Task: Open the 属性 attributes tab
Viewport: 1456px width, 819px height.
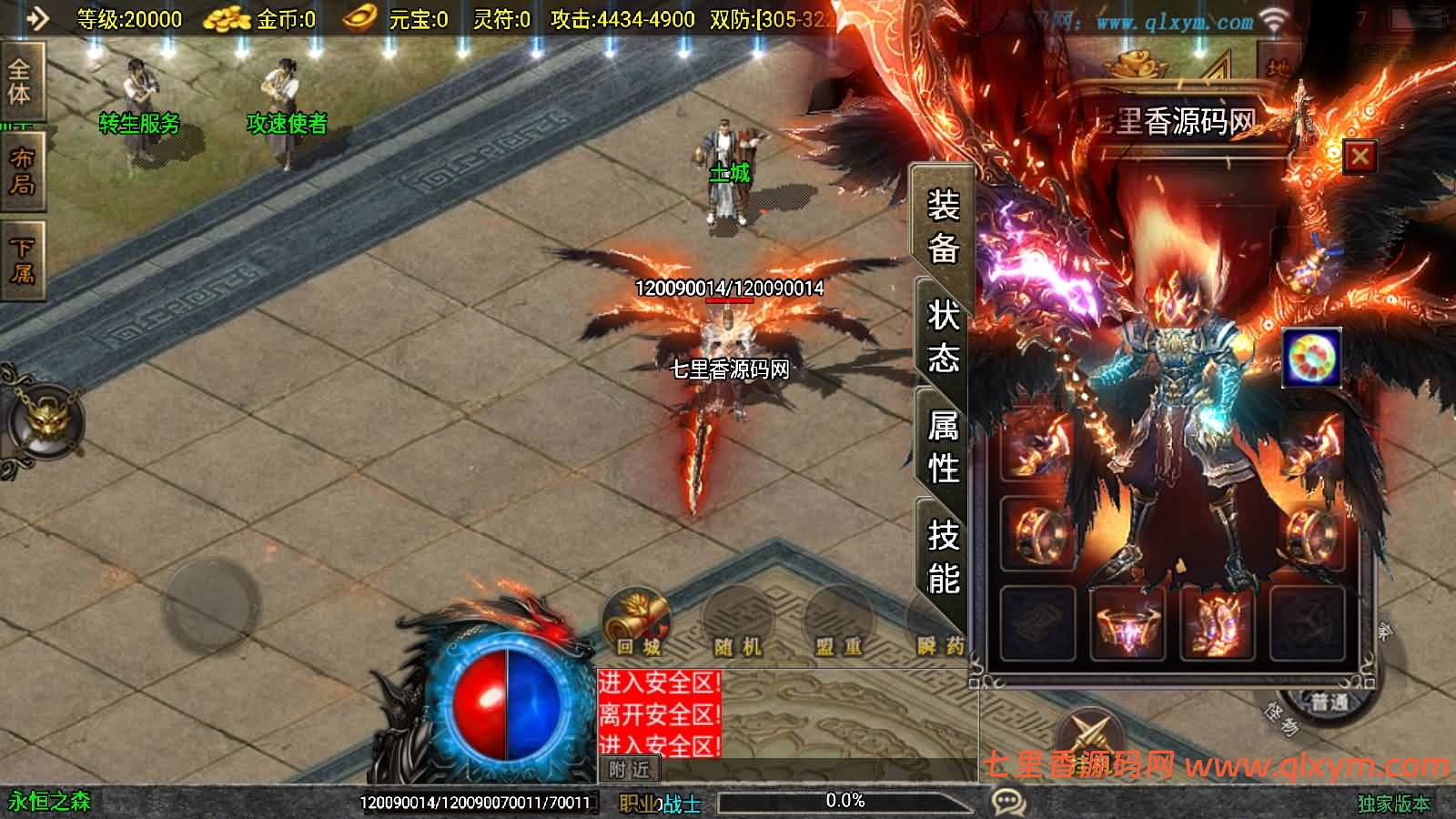Action: (943, 447)
